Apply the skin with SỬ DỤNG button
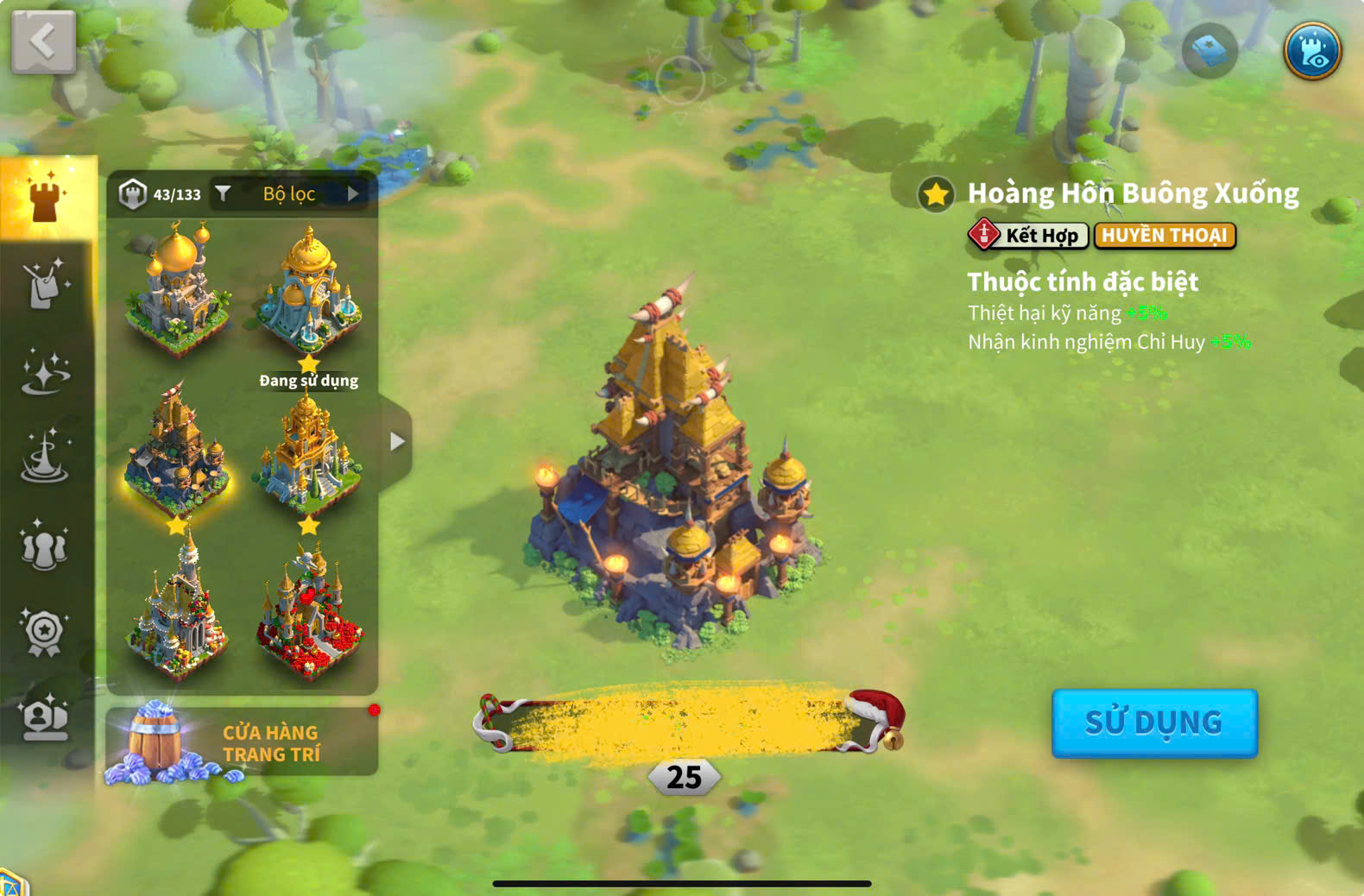This screenshot has width=1364, height=896. [x=1153, y=722]
